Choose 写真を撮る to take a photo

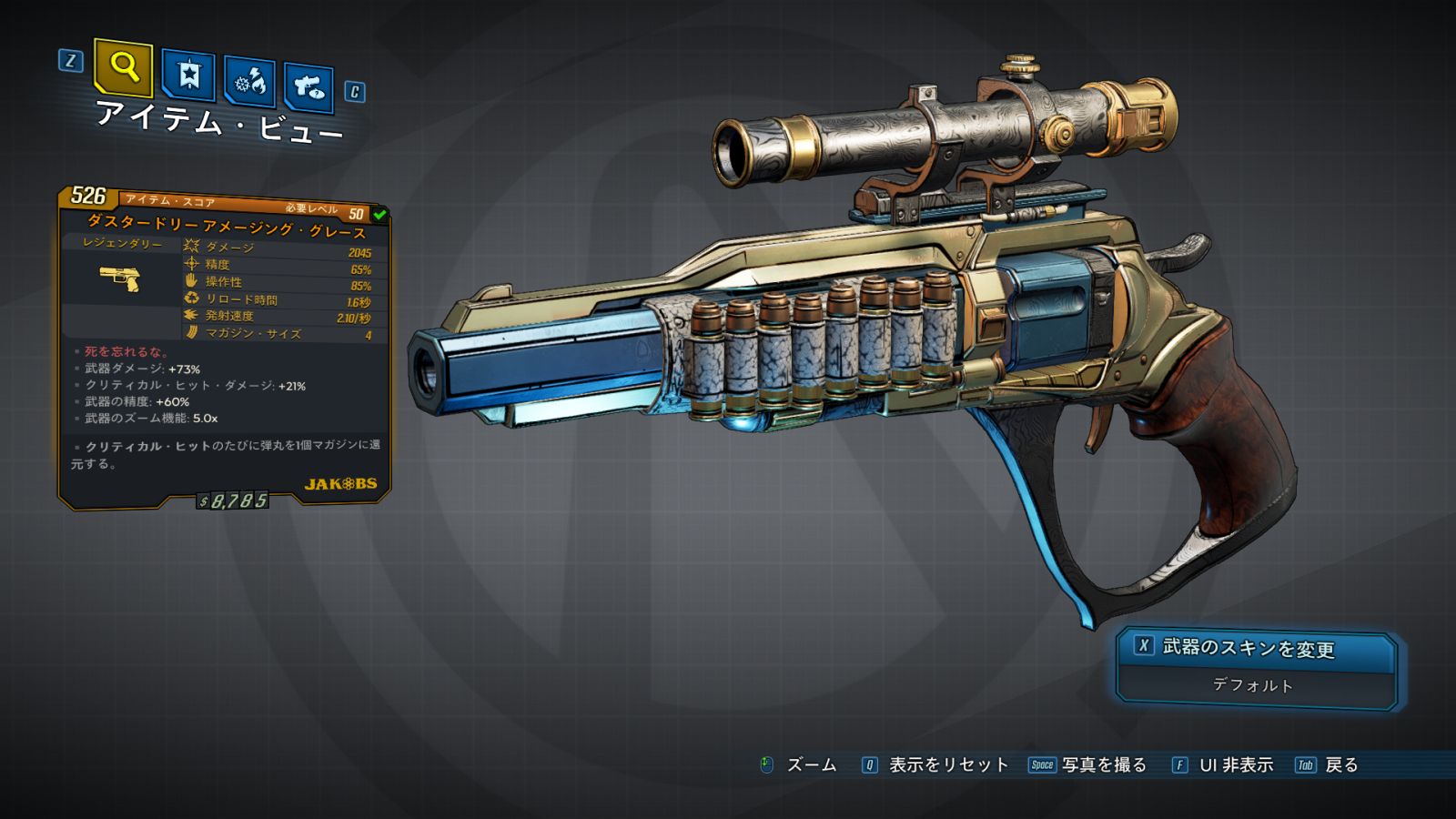(x=1103, y=765)
